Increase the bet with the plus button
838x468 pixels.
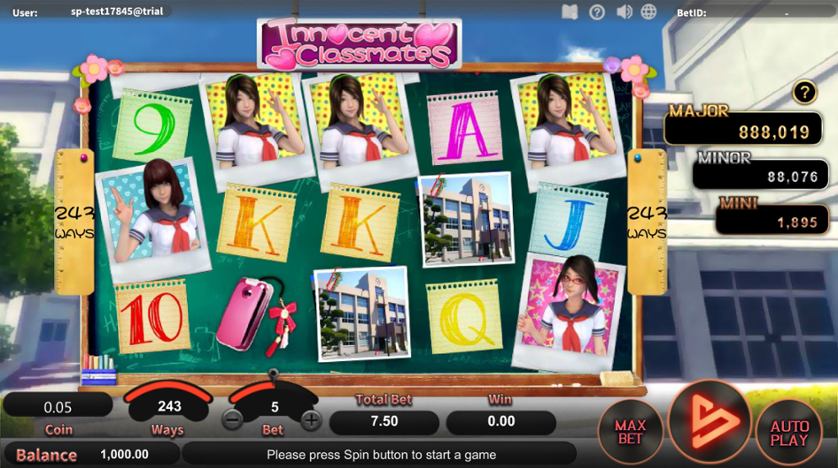point(312,419)
